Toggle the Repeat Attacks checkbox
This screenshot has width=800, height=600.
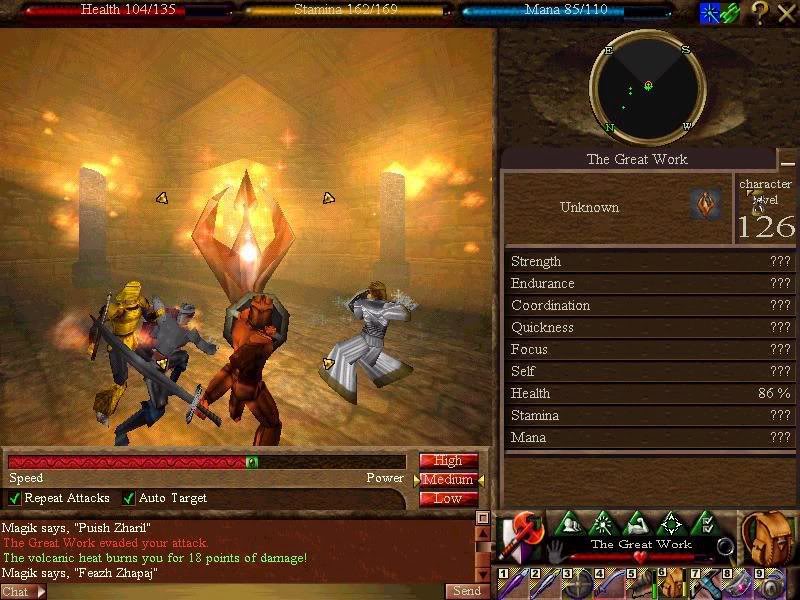[15, 498]
